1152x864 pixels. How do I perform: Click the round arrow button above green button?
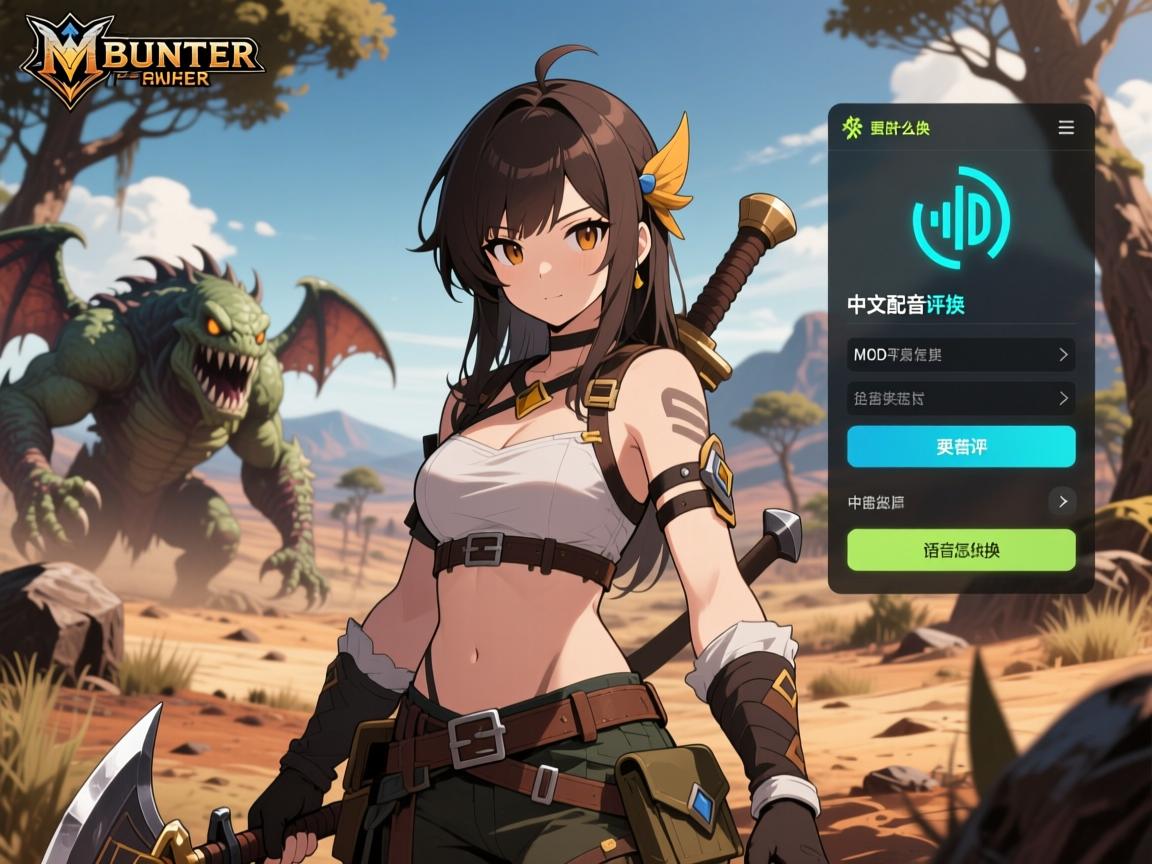[1062, 501]
